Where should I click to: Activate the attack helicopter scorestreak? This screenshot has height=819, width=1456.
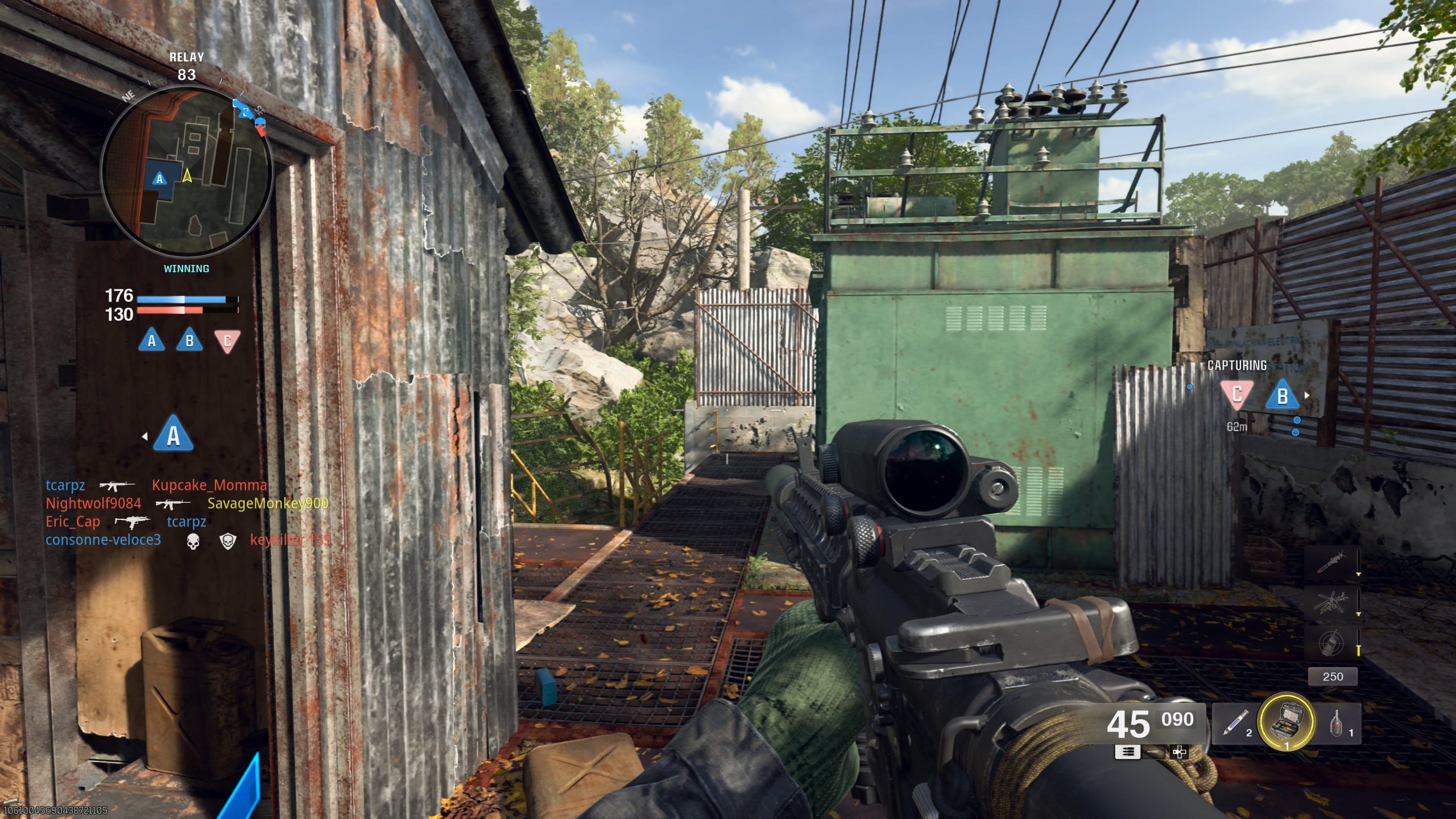click(x=1331, y=603)
